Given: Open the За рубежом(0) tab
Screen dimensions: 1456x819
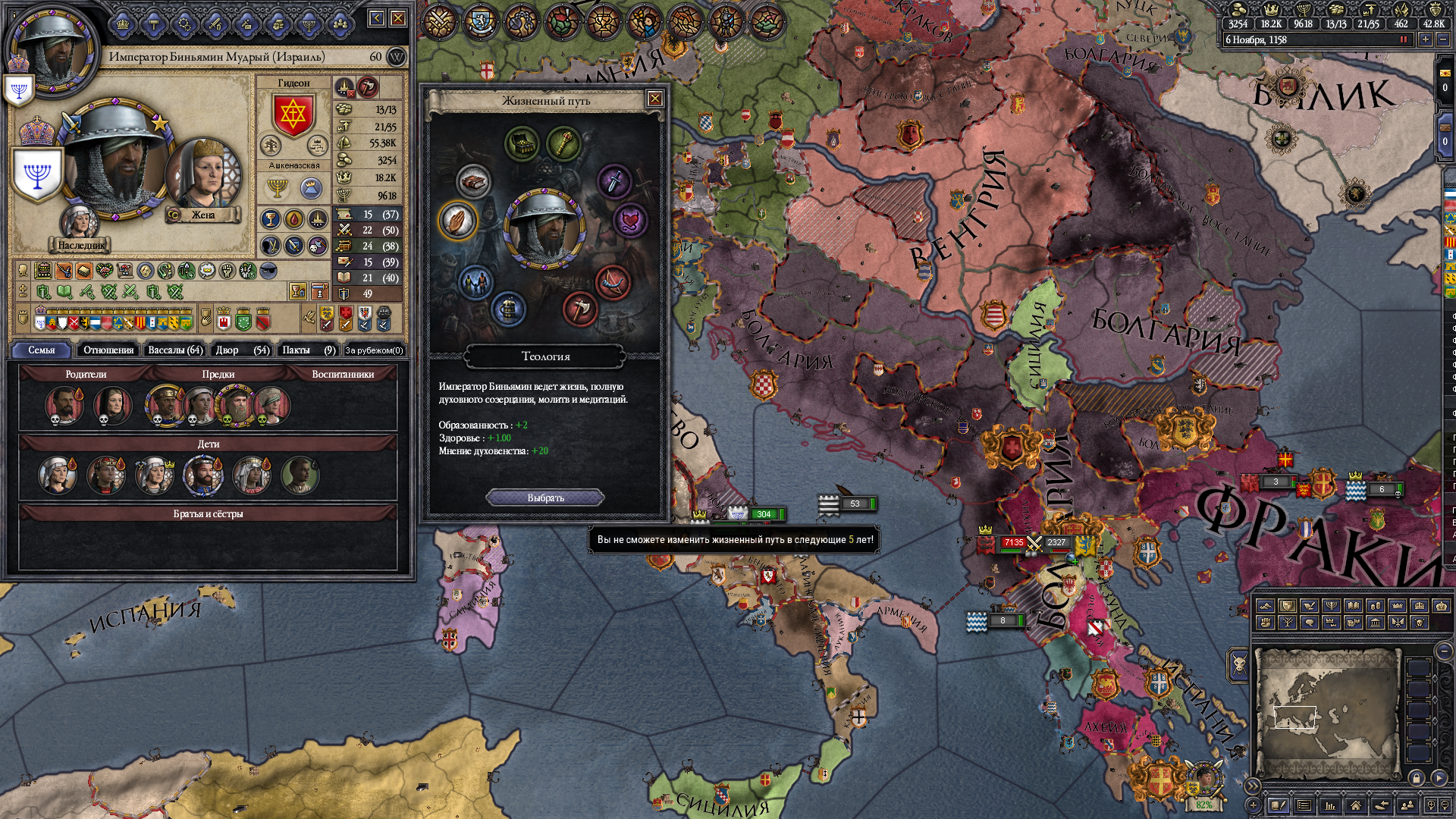Looking at the screenshot, I should pyautogui.click(x=374, y=350).
